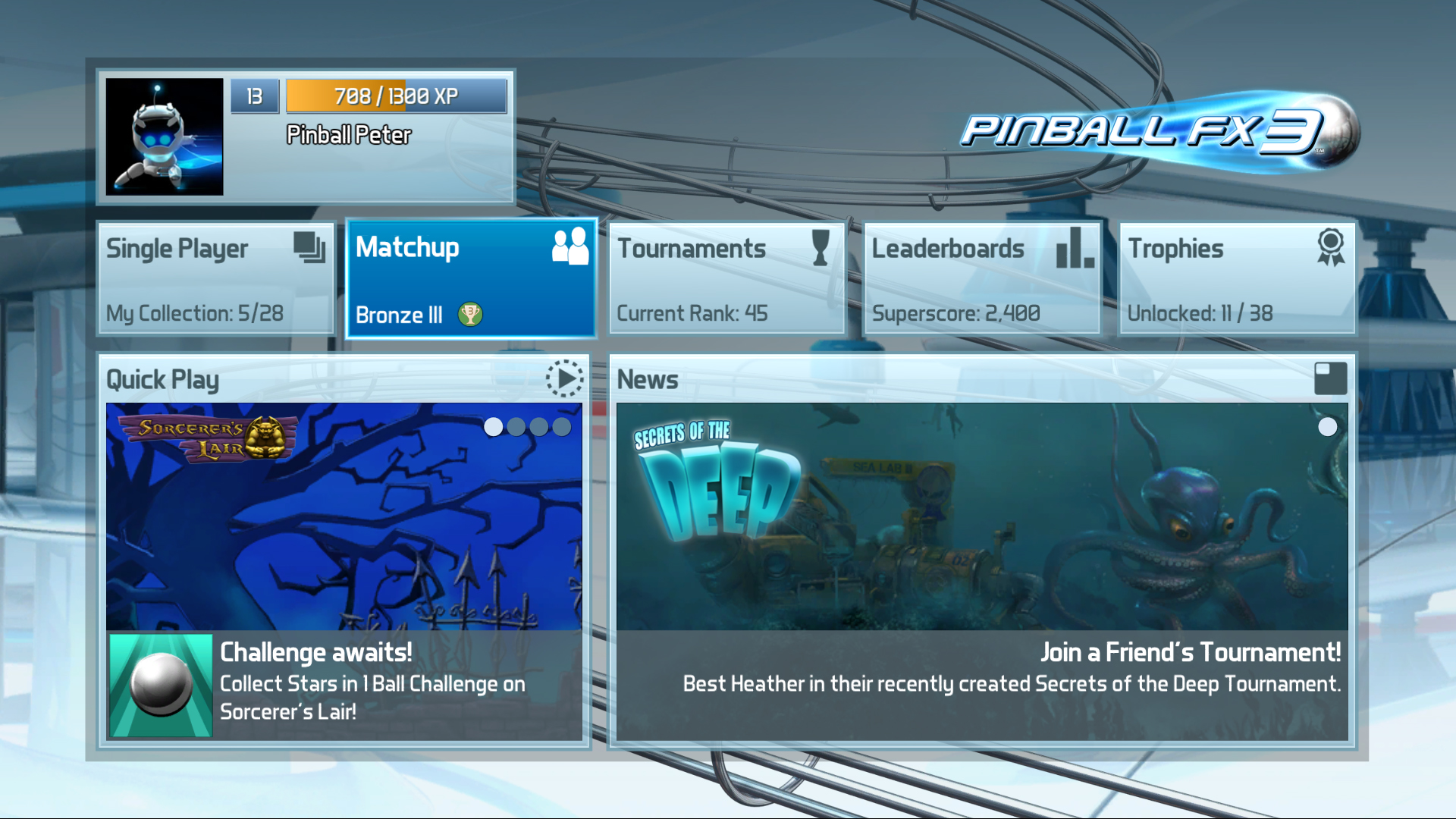Image resolution: width=1456 pixels, height=819 pixels.
Task: Click the 708/1300 XP progress bar
Action: pos(395,96)
